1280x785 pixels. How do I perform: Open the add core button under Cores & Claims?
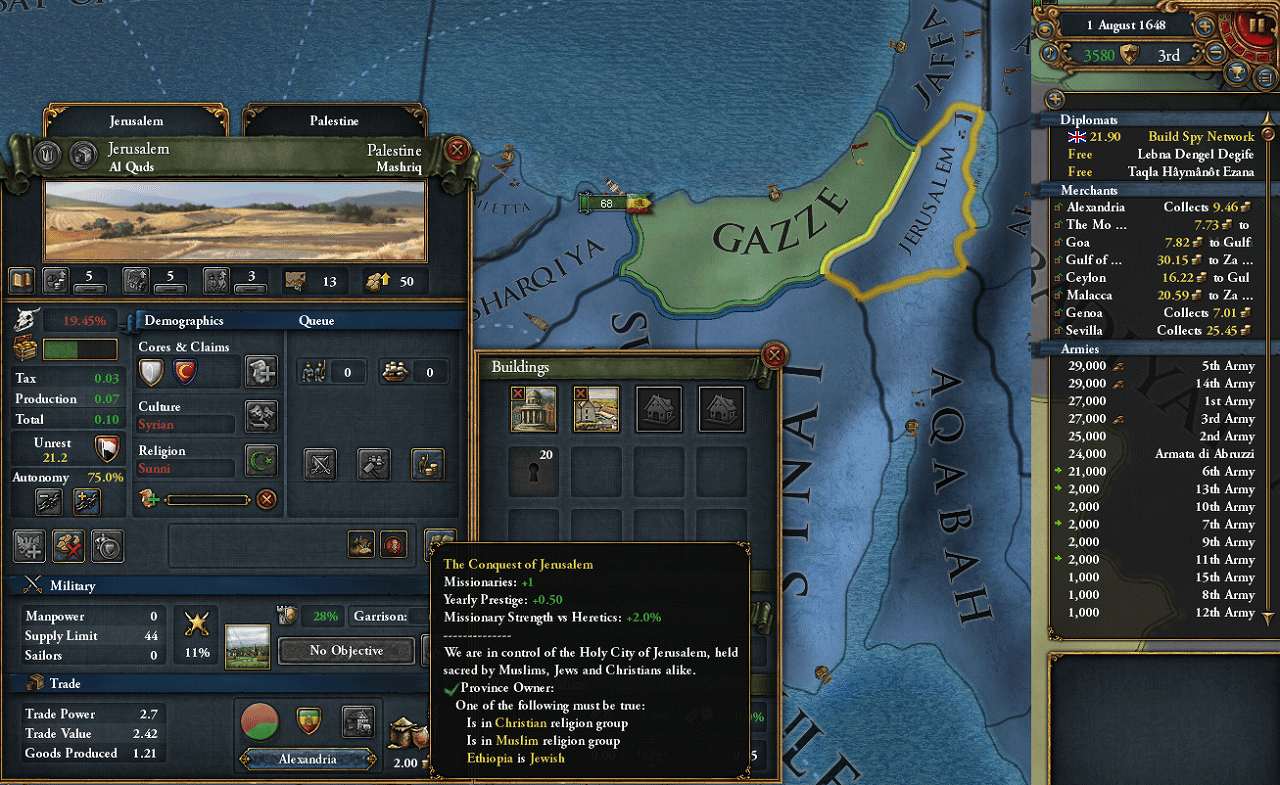(261, 372)
